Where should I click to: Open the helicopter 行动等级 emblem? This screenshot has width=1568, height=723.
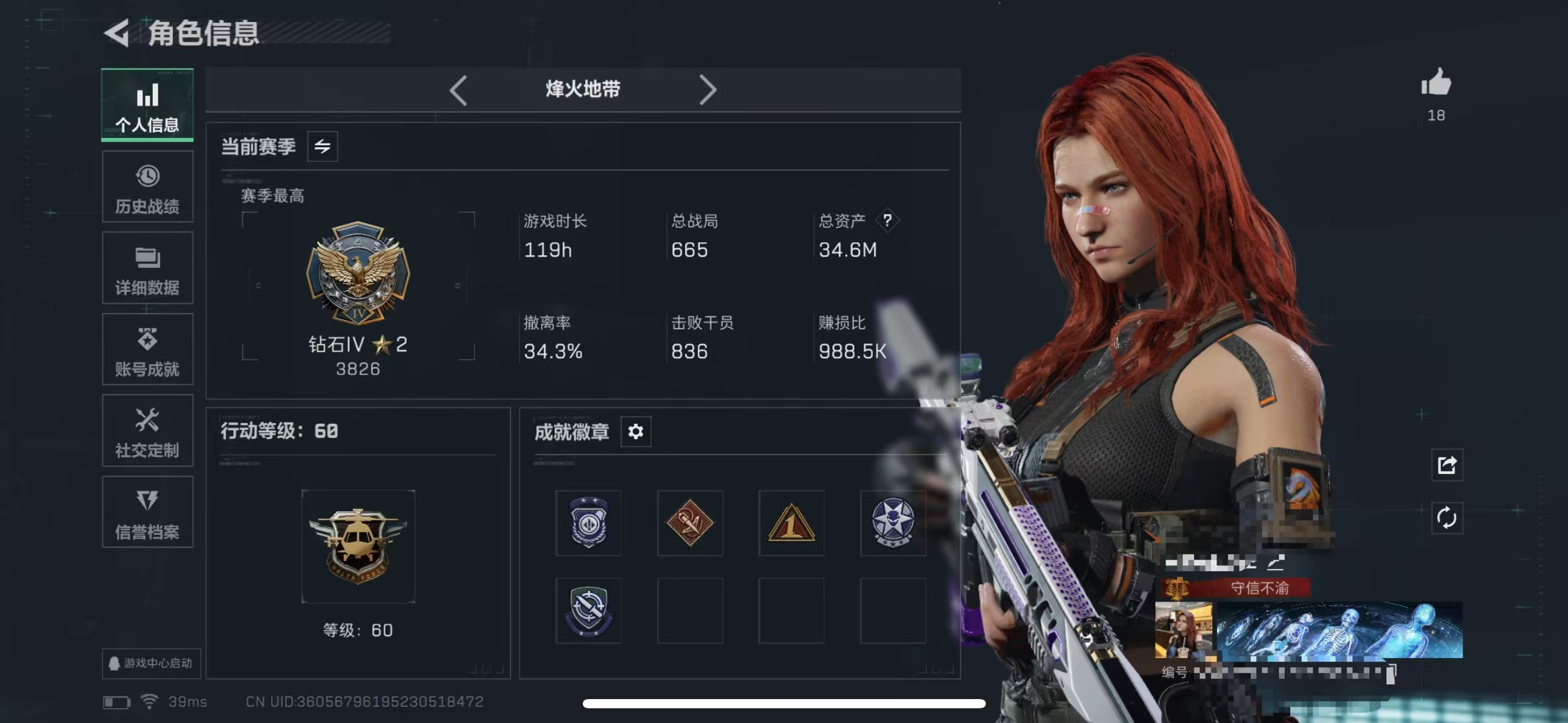point(358,546)
